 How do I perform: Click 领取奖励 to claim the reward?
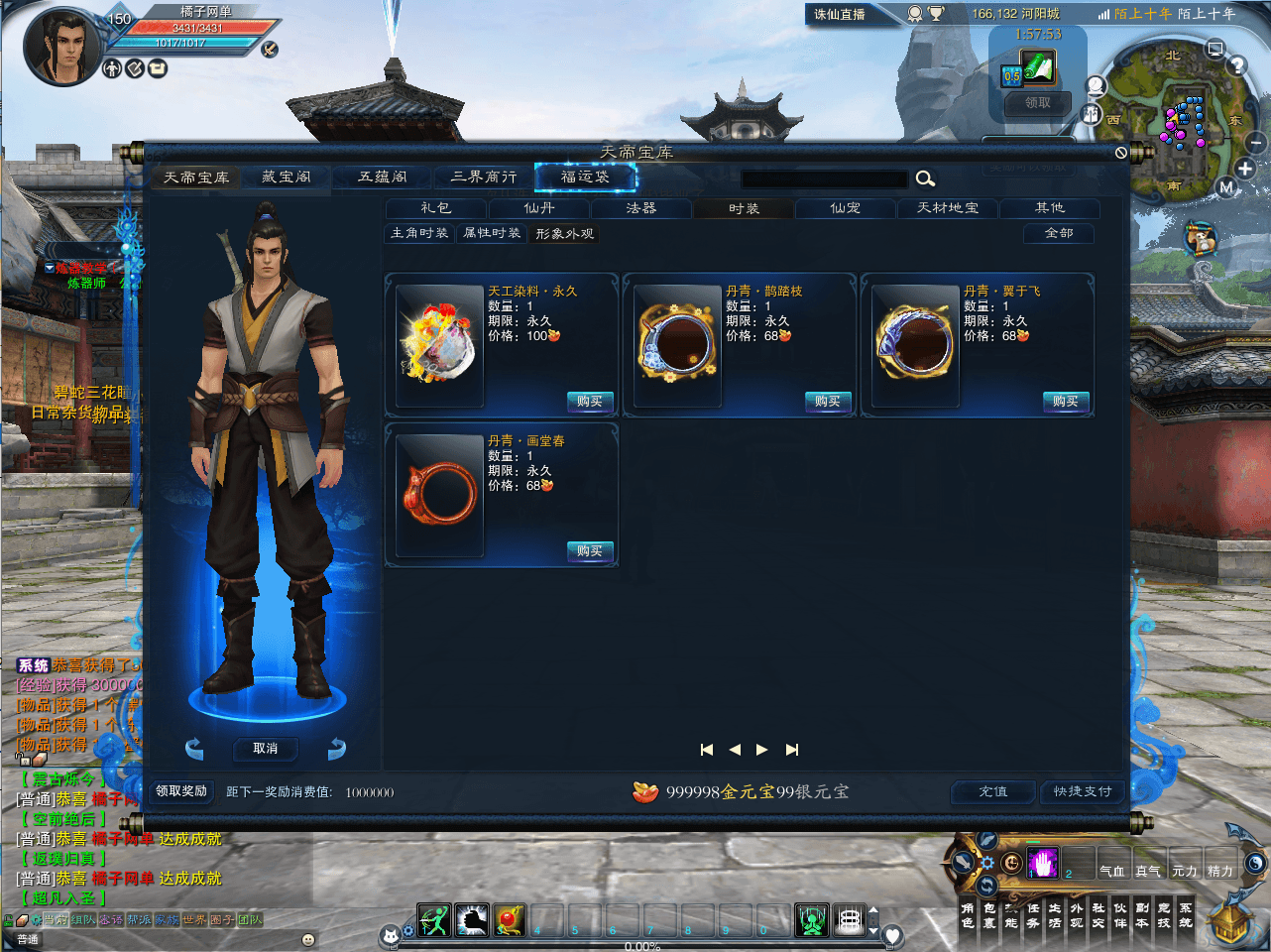(180, 792)
